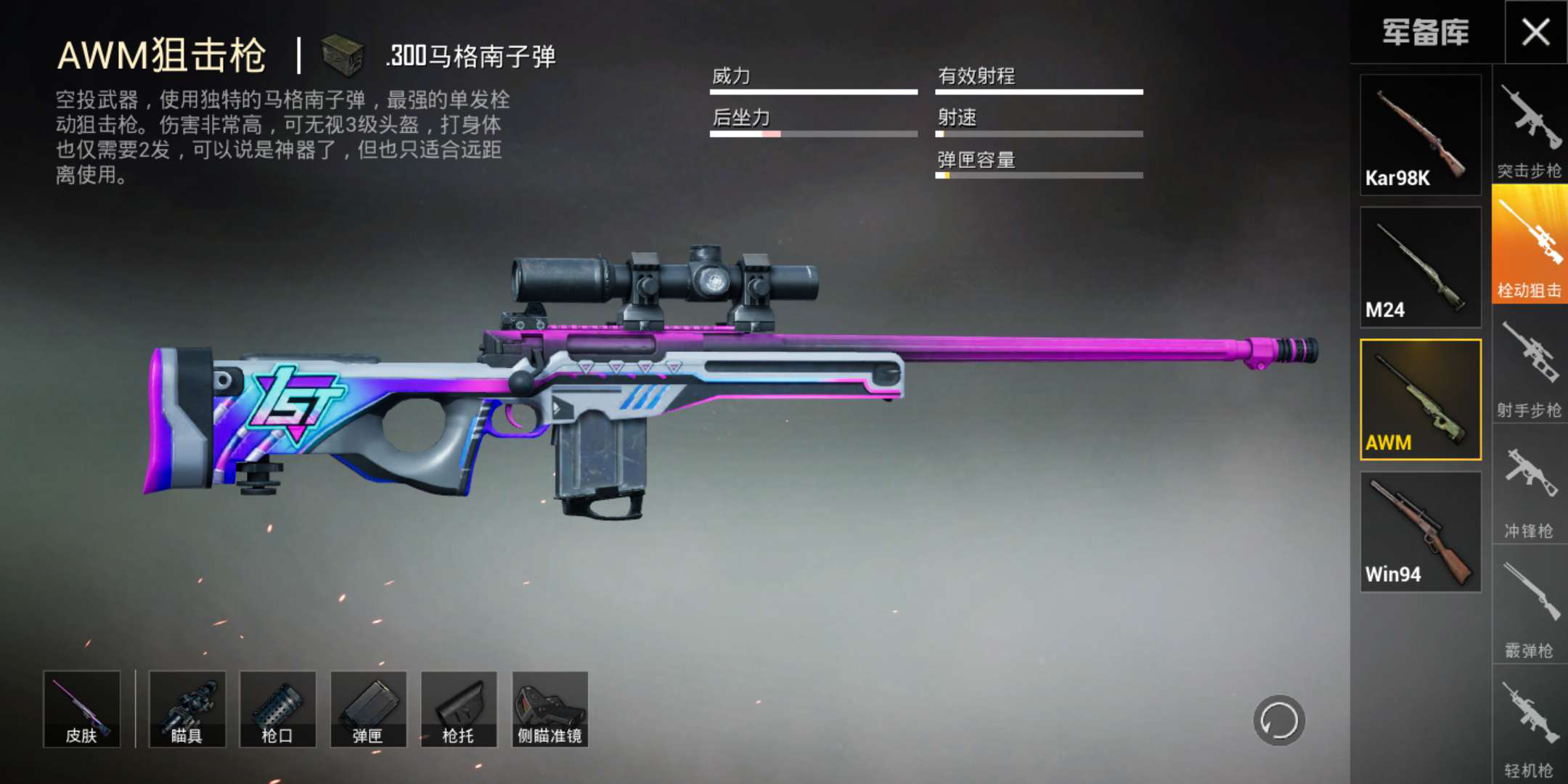Viewport: 1568px width, 784px height.
Task: Select the AWM weapon tile
Action: 1420,399
